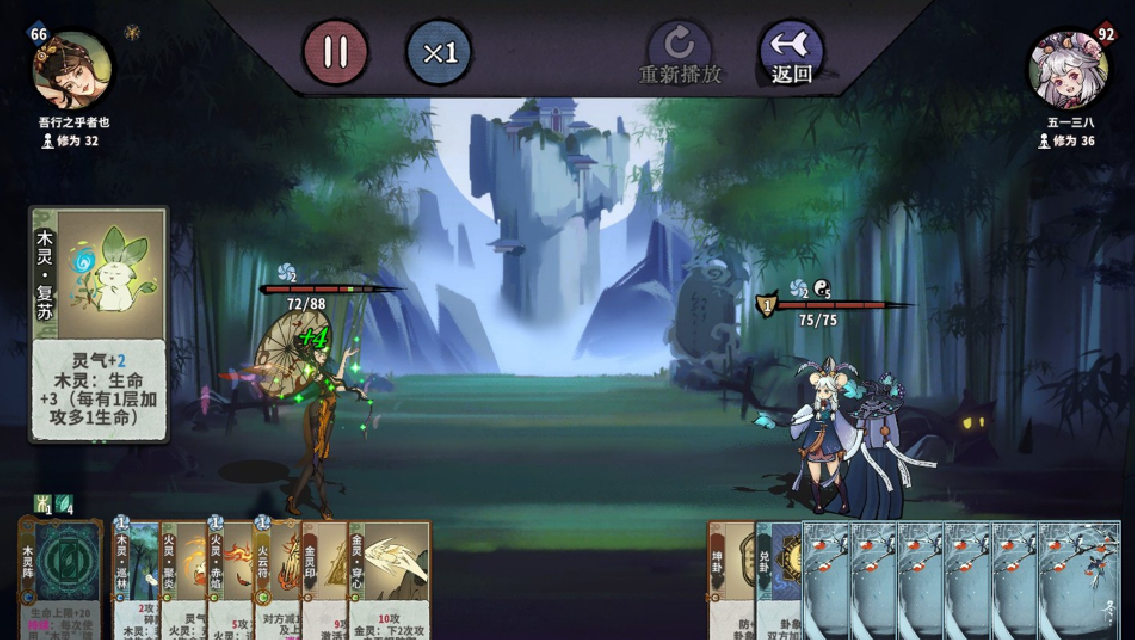Click the 重新播放 replay button
This screenshot has width=1135, height=640.
point(680,54)
